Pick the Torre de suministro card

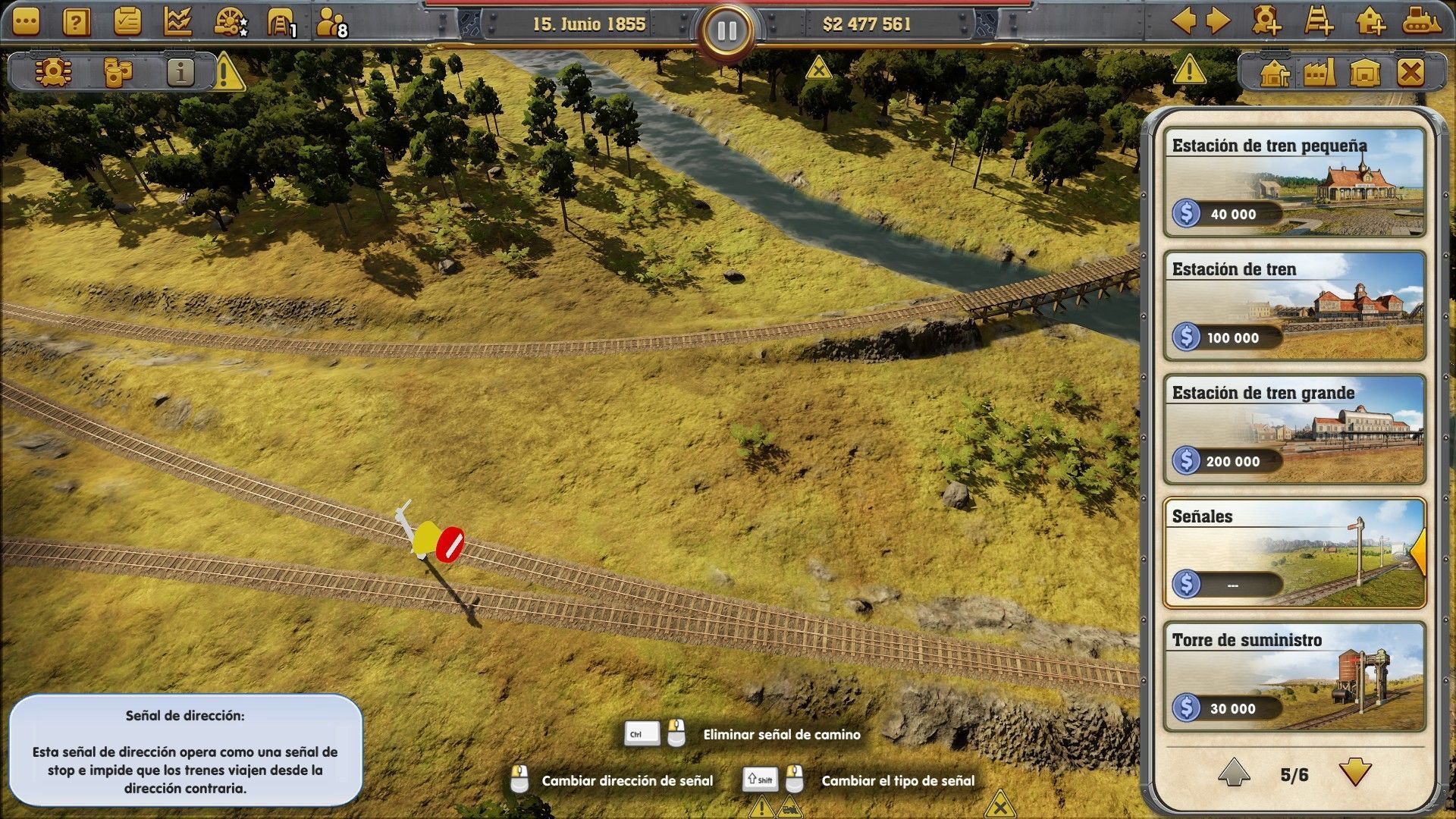1294,677
